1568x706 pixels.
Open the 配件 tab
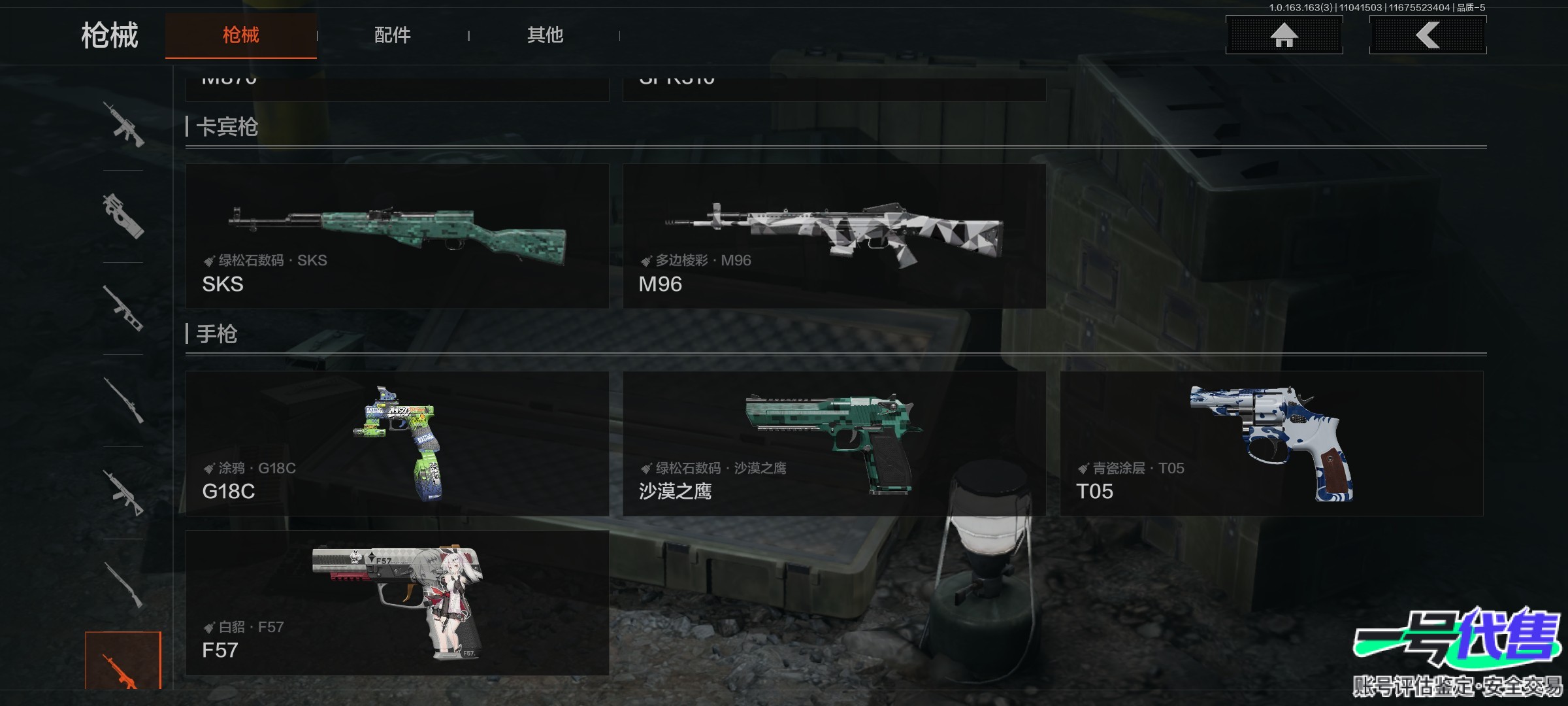pos(392,35)
